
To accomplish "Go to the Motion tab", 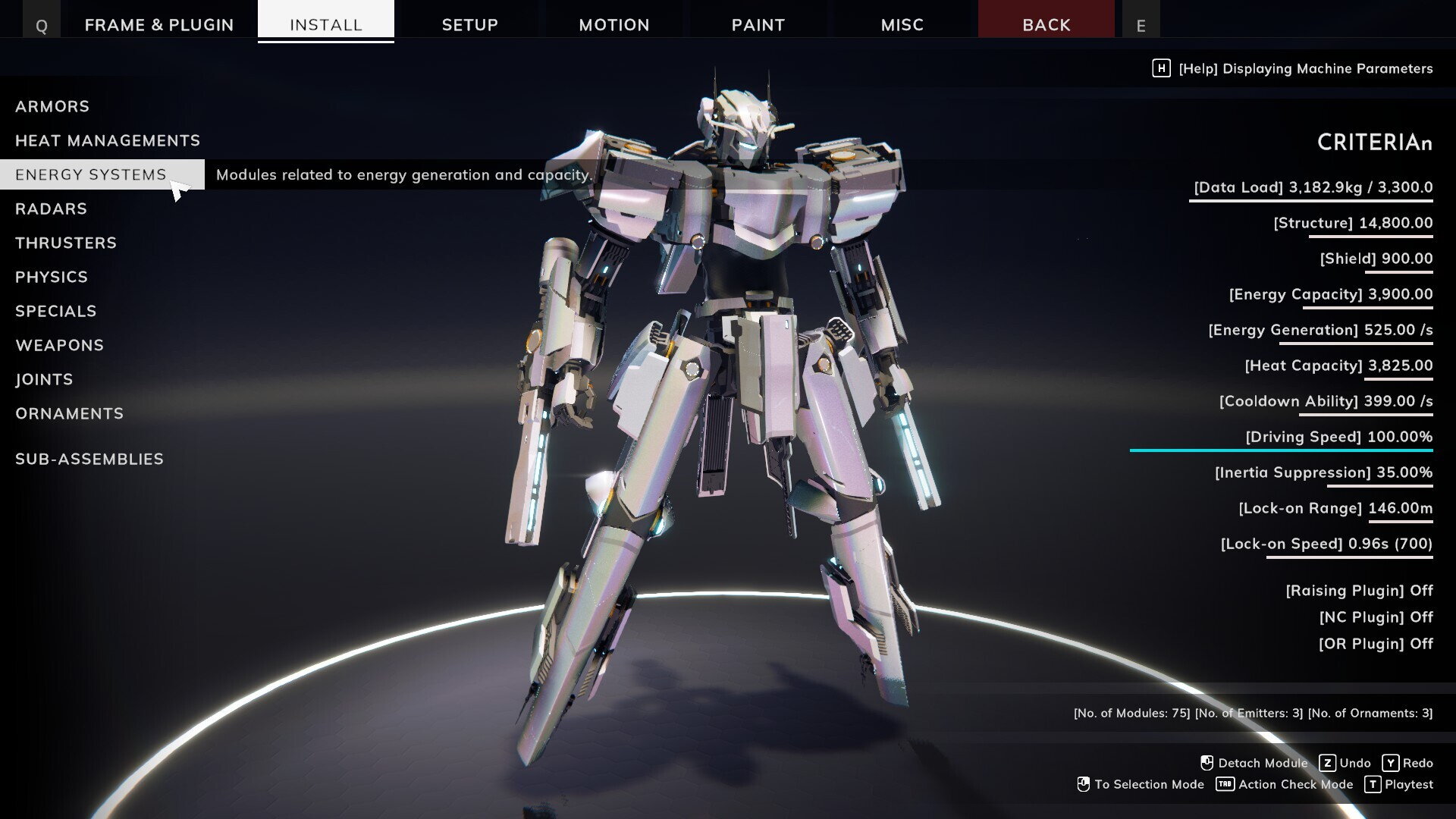I will 614,24.
